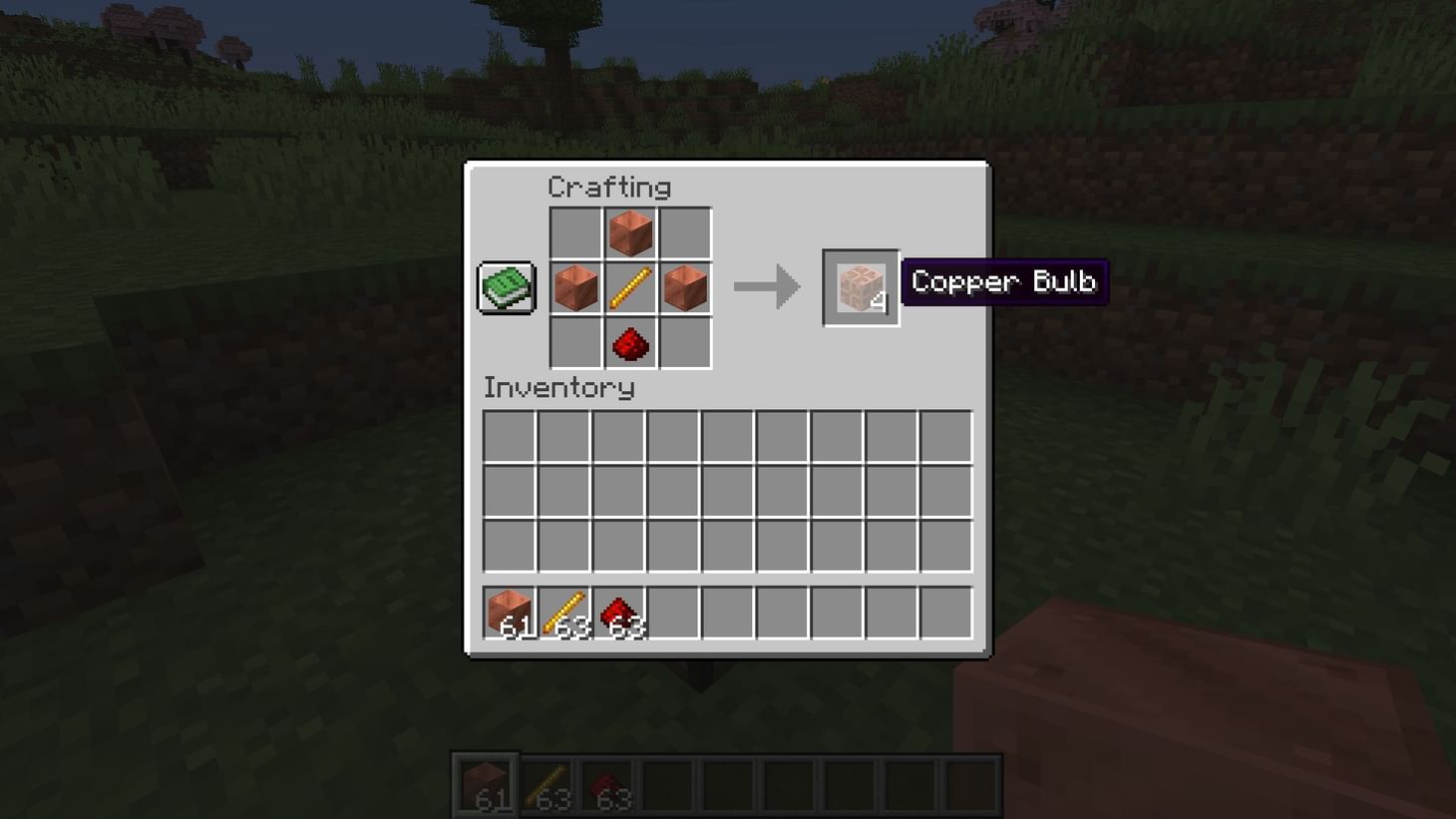Grab the right copper block in the crafting grid
The image size is (1456, 819).
[x=685, y=288]
